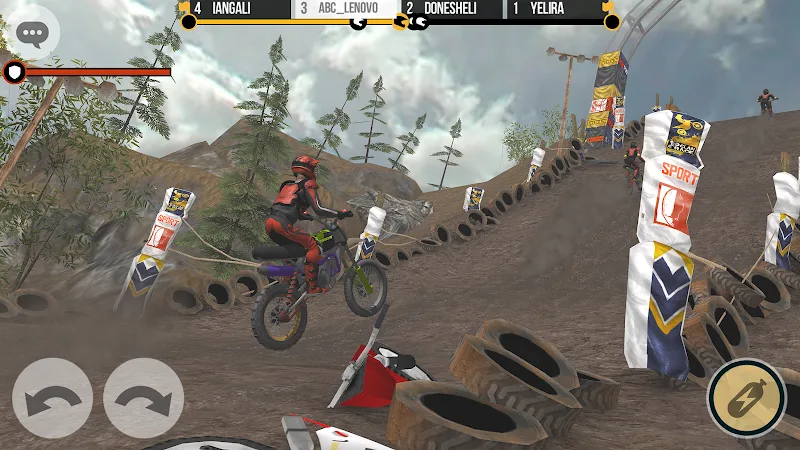800x450 pixels.
Task: Tap the lean forward arrow button
Action: click(x=143, y=398)
